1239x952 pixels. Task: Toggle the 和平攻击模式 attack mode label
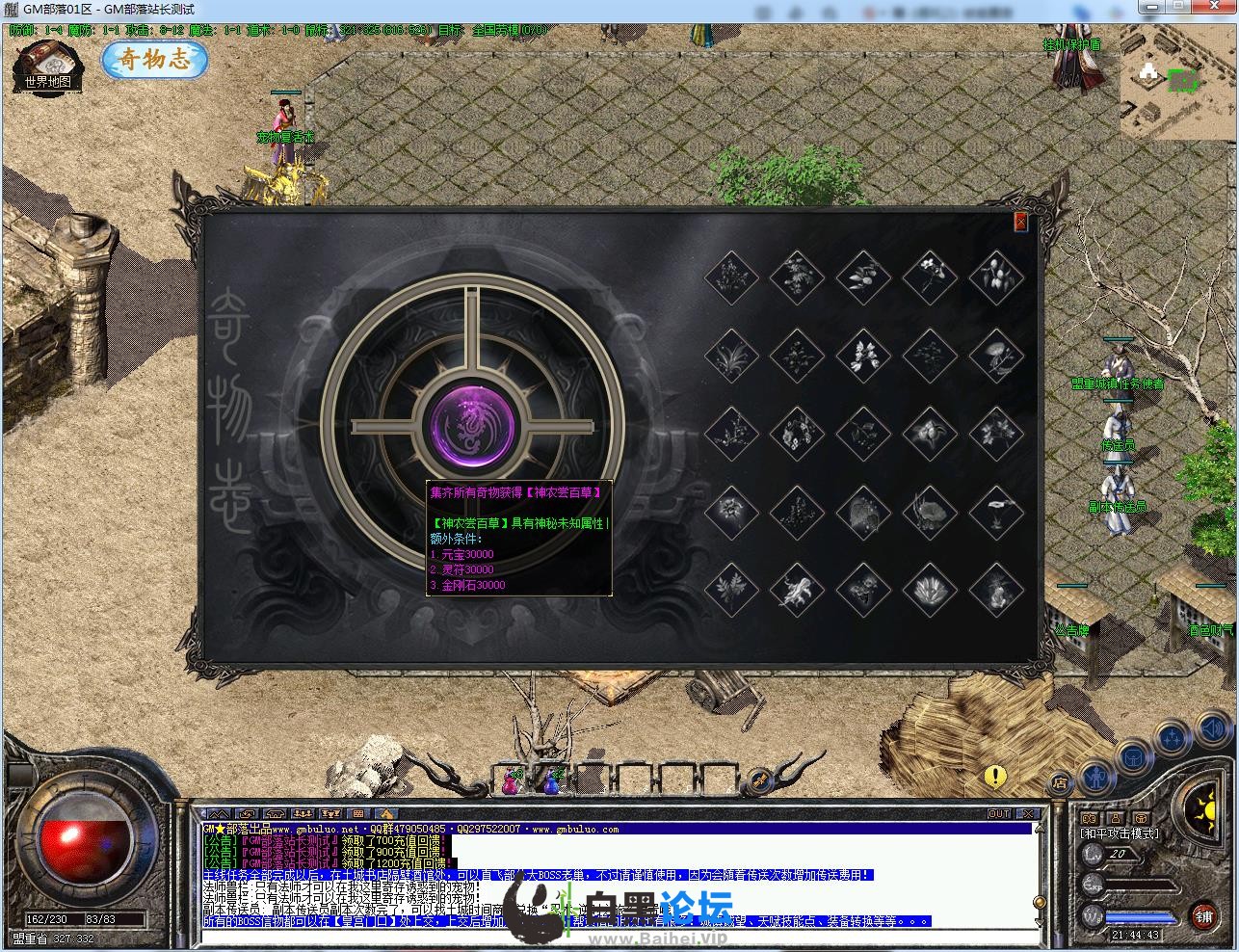click(x=1120, y=833)
